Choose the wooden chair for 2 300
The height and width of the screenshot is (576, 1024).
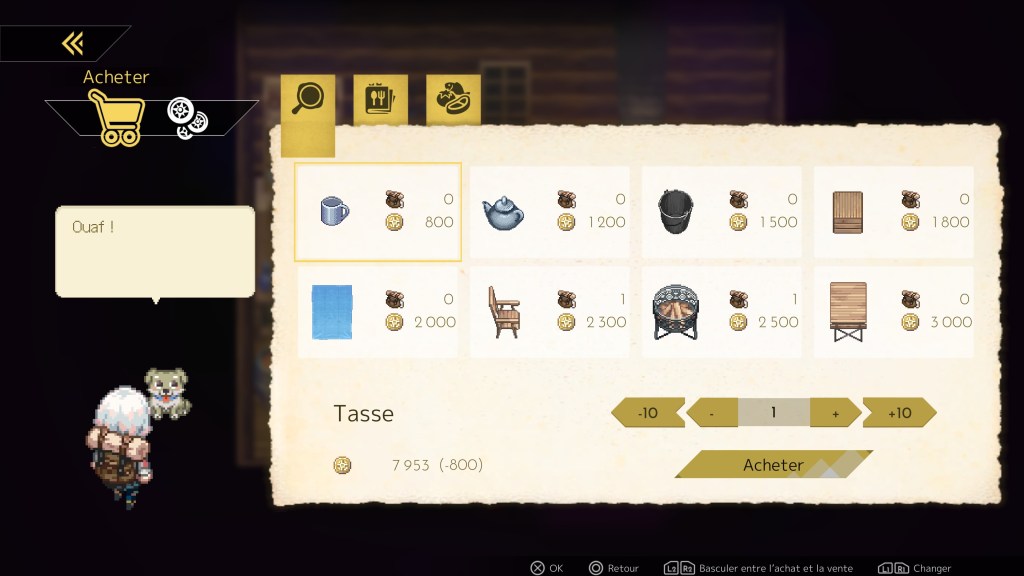point(549,311)
